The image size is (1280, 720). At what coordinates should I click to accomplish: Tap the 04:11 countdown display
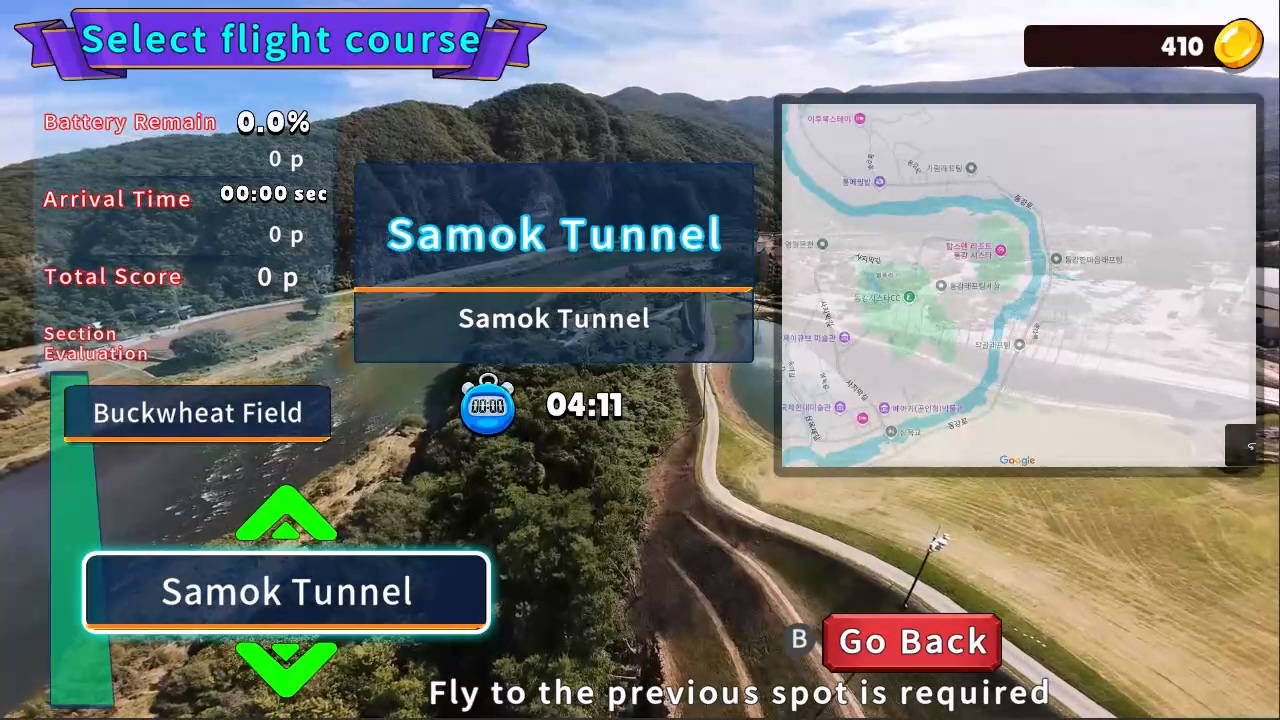[584, 404]
